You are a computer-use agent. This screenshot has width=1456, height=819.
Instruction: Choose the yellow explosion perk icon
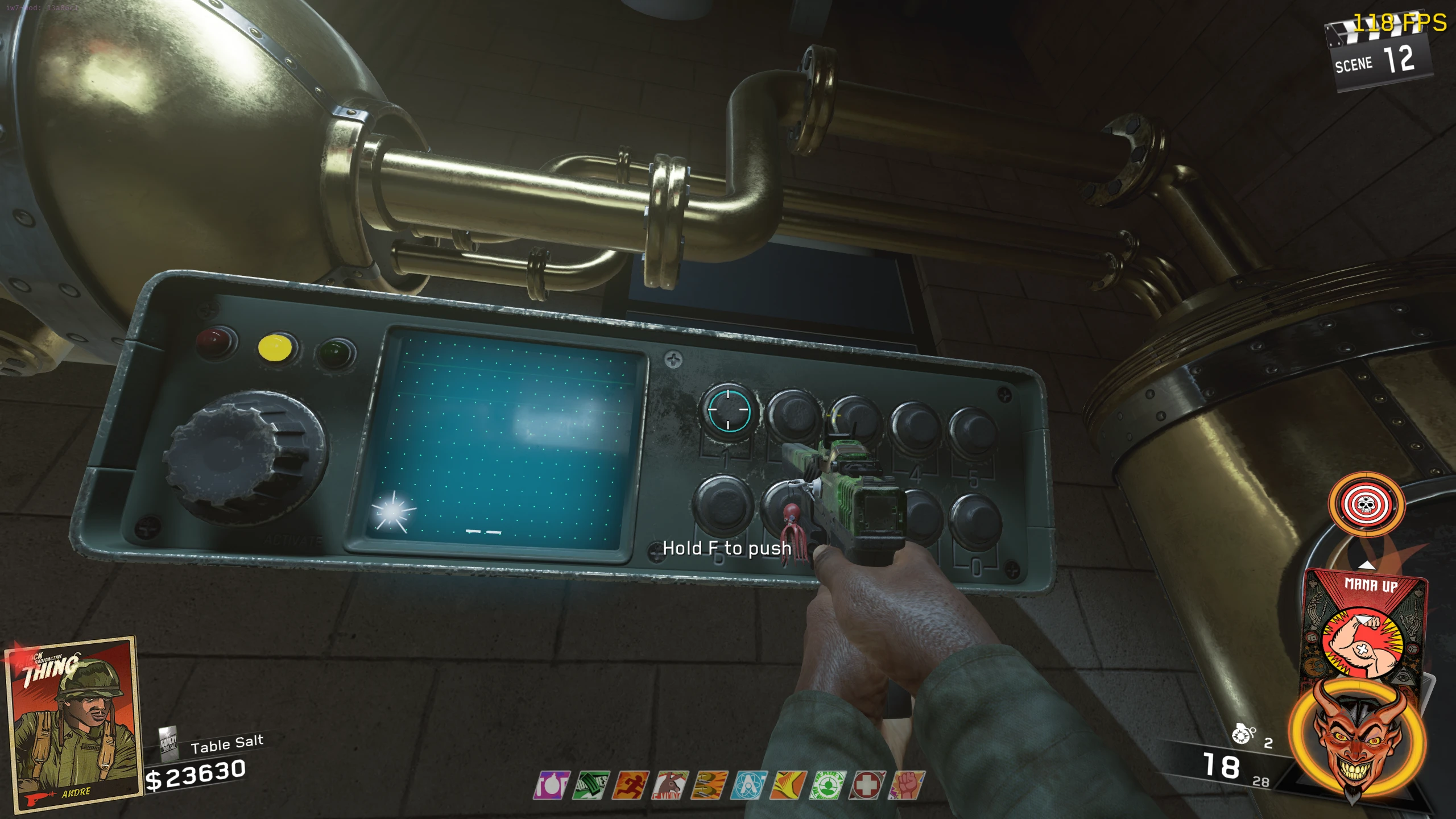[x=788, y=785]
